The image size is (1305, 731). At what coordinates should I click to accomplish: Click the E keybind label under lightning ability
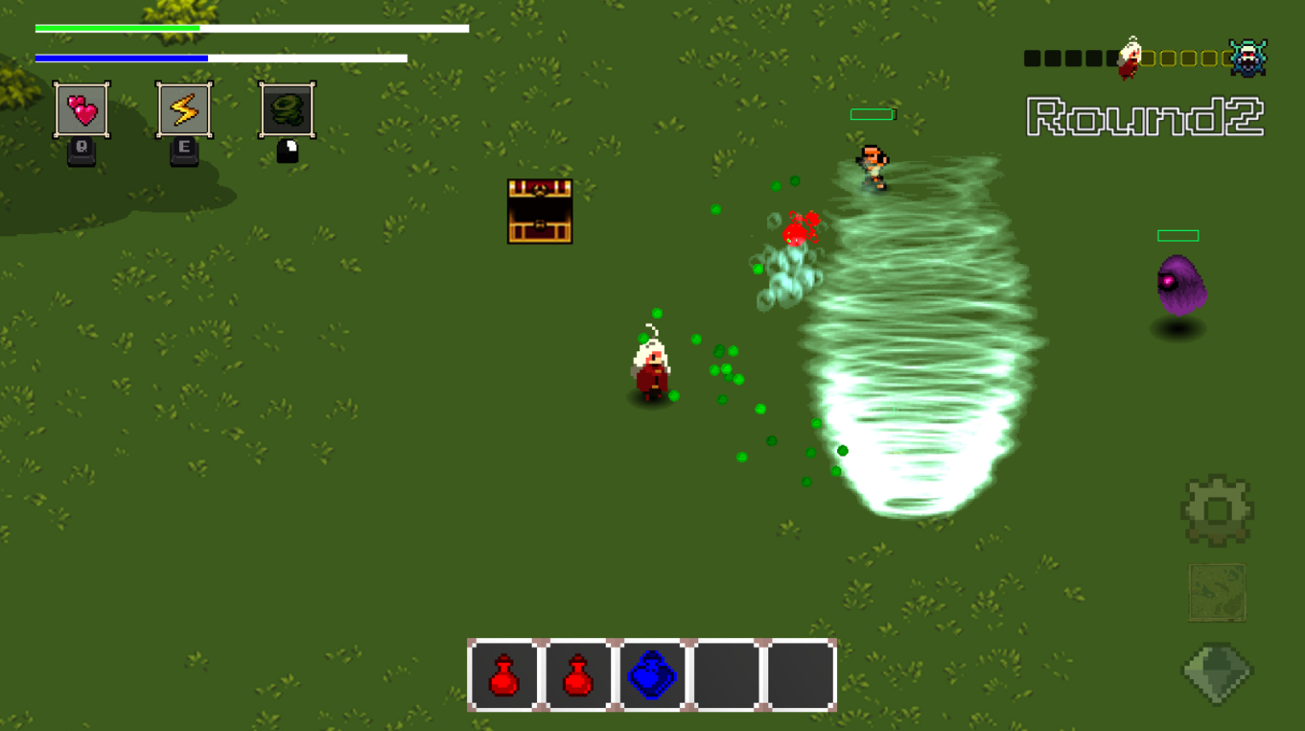184,148
